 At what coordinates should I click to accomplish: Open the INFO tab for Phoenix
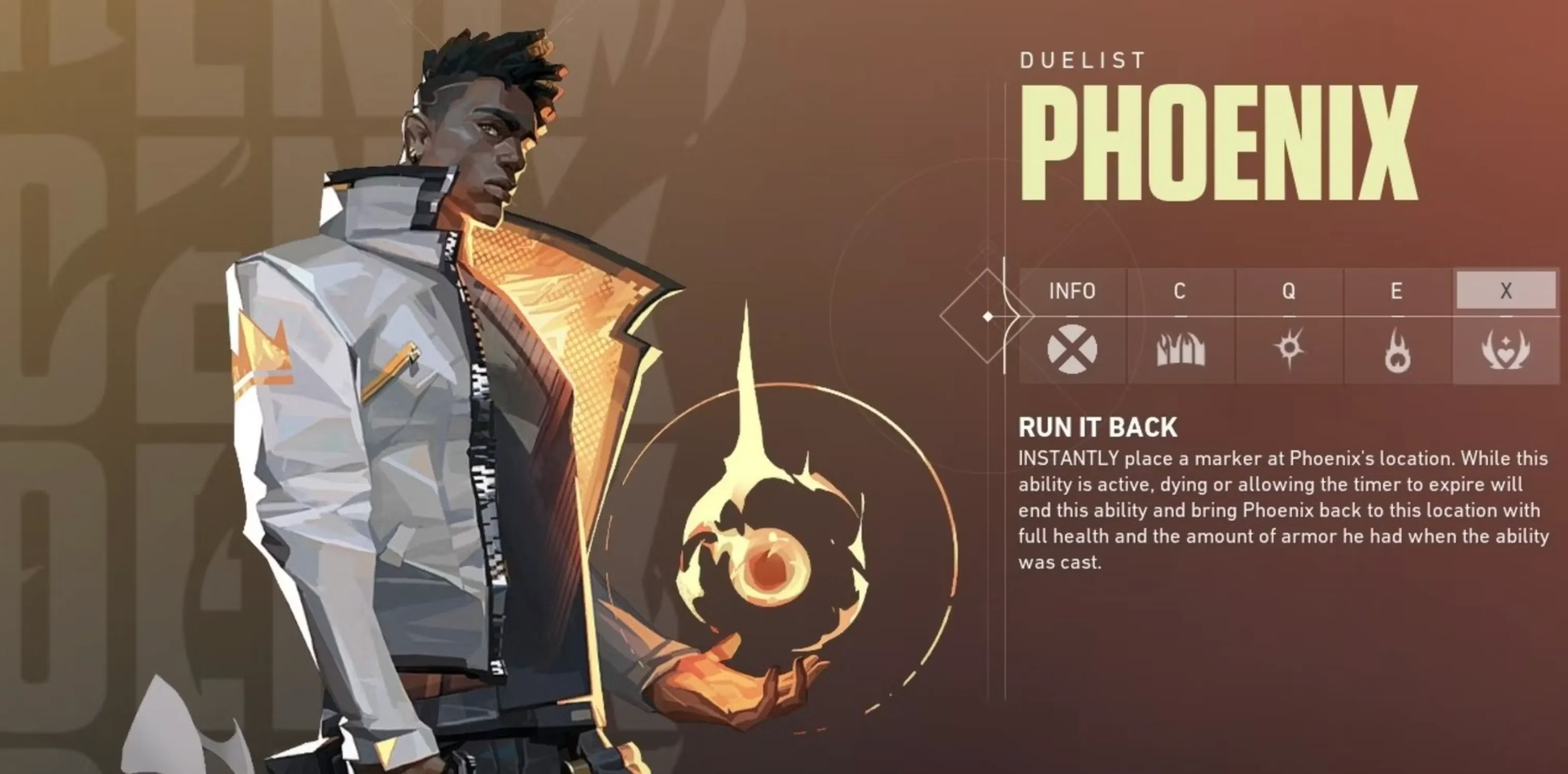click(1072, 291)
